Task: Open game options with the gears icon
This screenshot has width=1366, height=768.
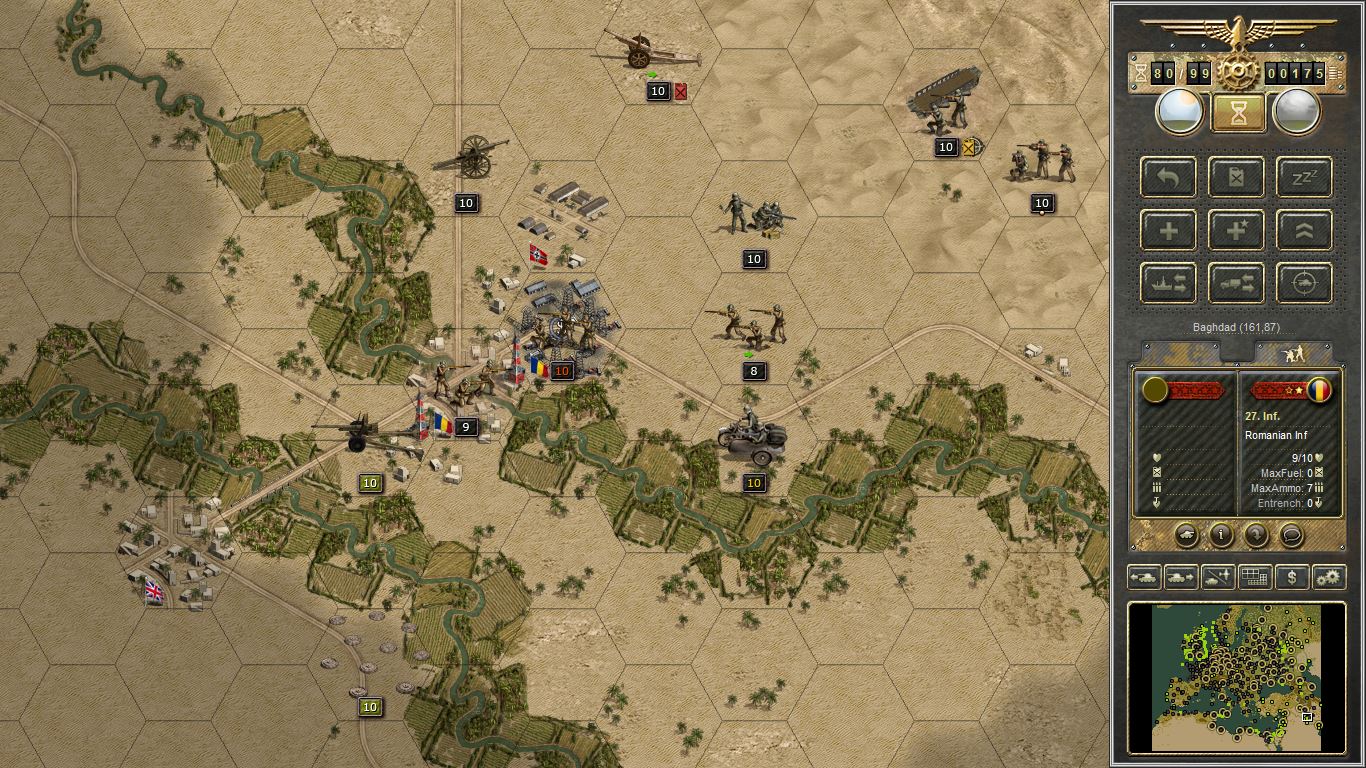Action: click(1327, 577)
